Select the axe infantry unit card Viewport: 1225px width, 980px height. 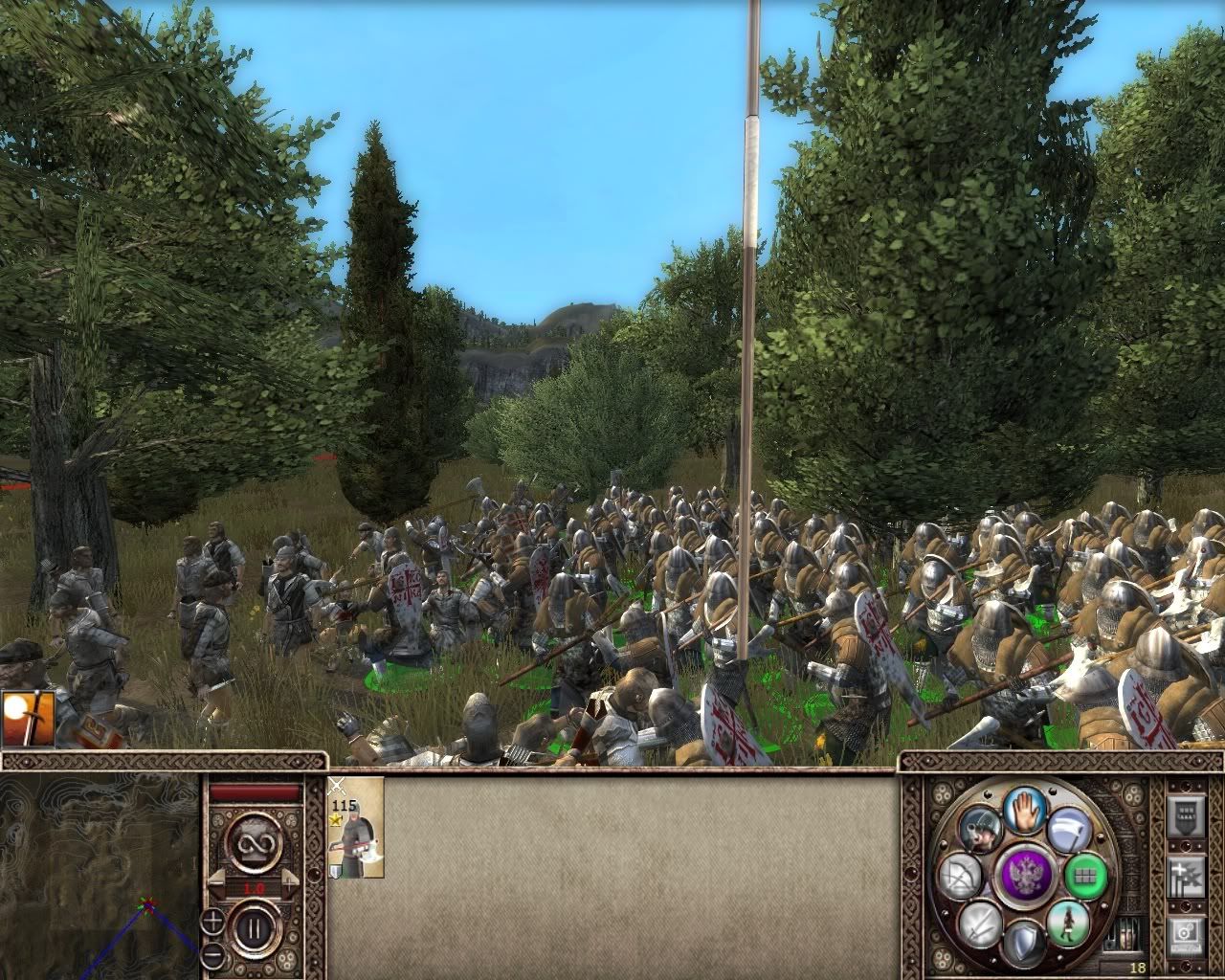355,827
